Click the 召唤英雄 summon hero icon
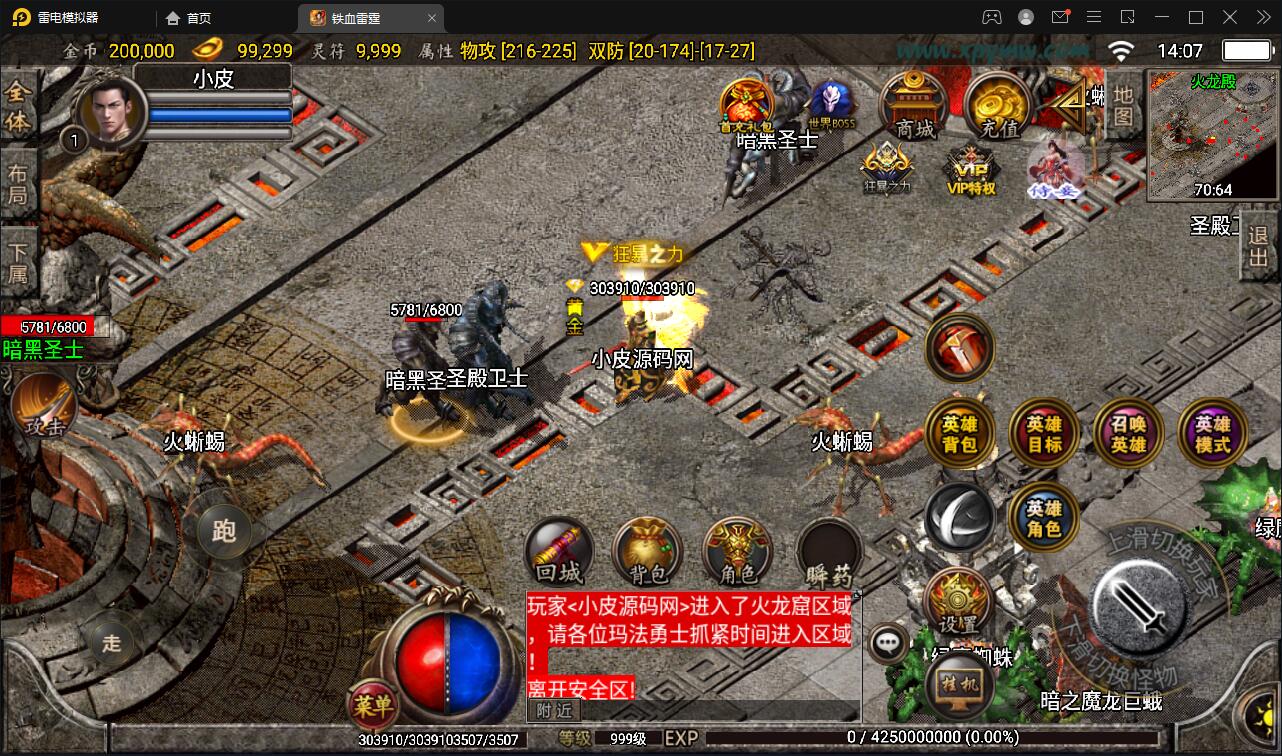 pos(1128,432)
